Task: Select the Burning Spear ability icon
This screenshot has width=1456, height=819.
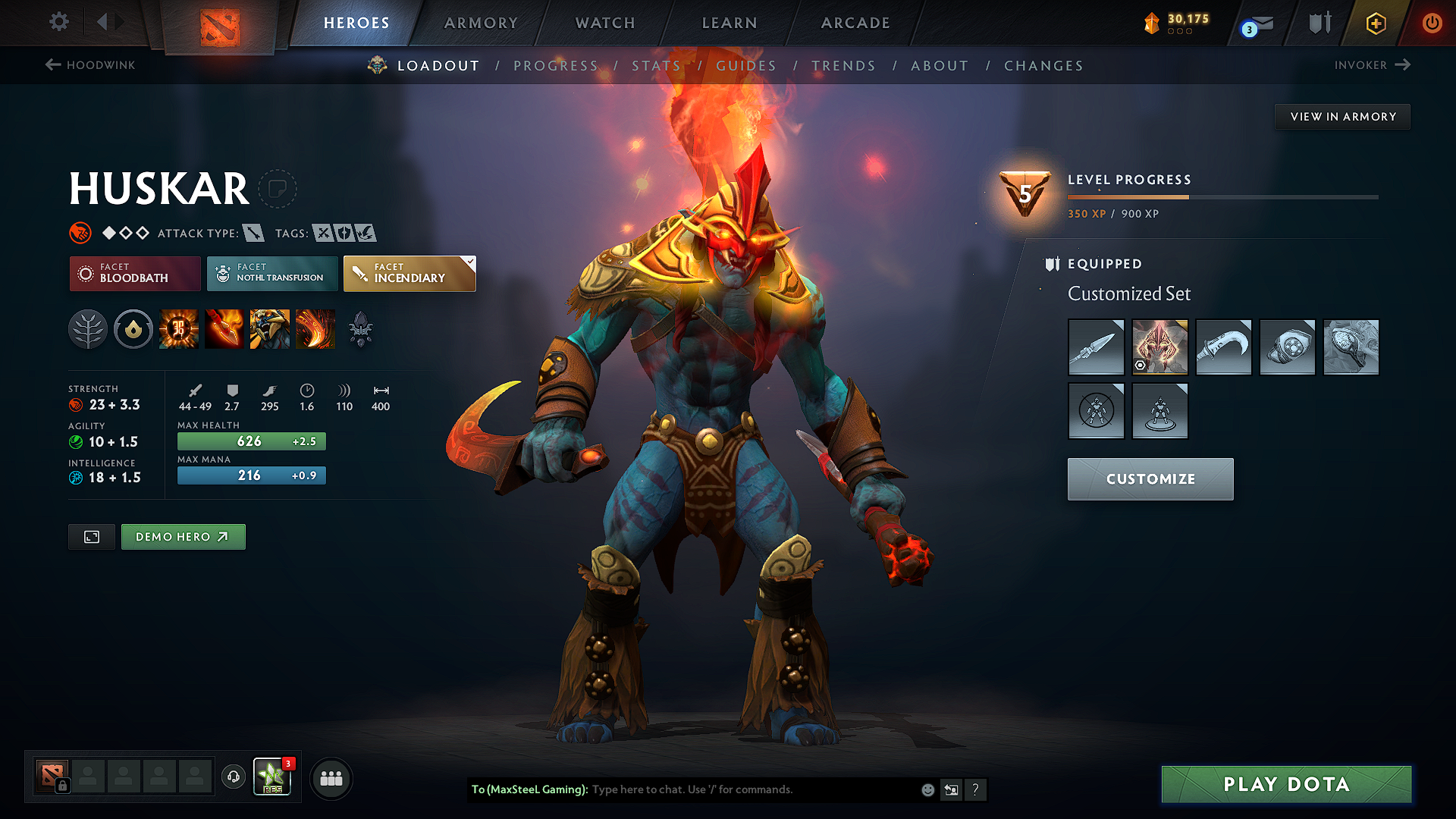Action: click(x=225, y=329)
